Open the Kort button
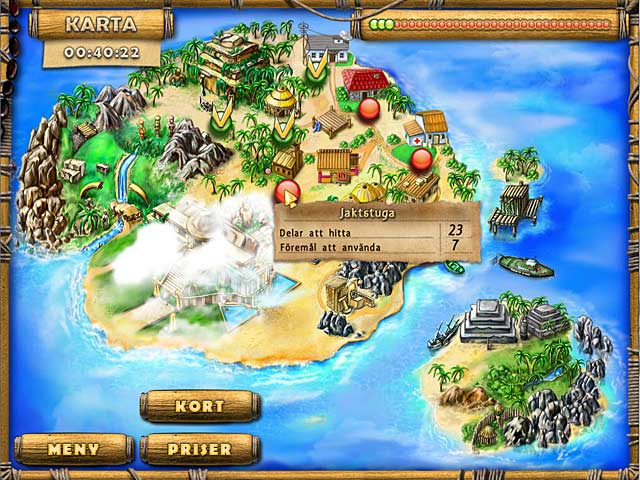 tap(200, 406)
